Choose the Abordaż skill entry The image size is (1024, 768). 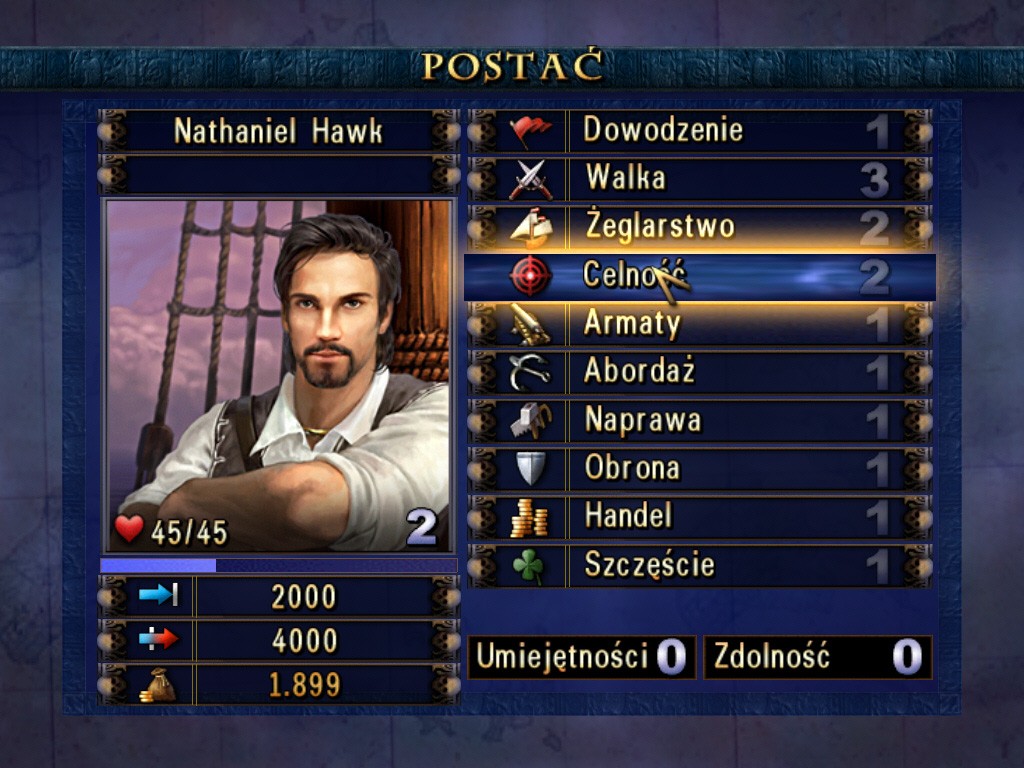coord(700,372)
